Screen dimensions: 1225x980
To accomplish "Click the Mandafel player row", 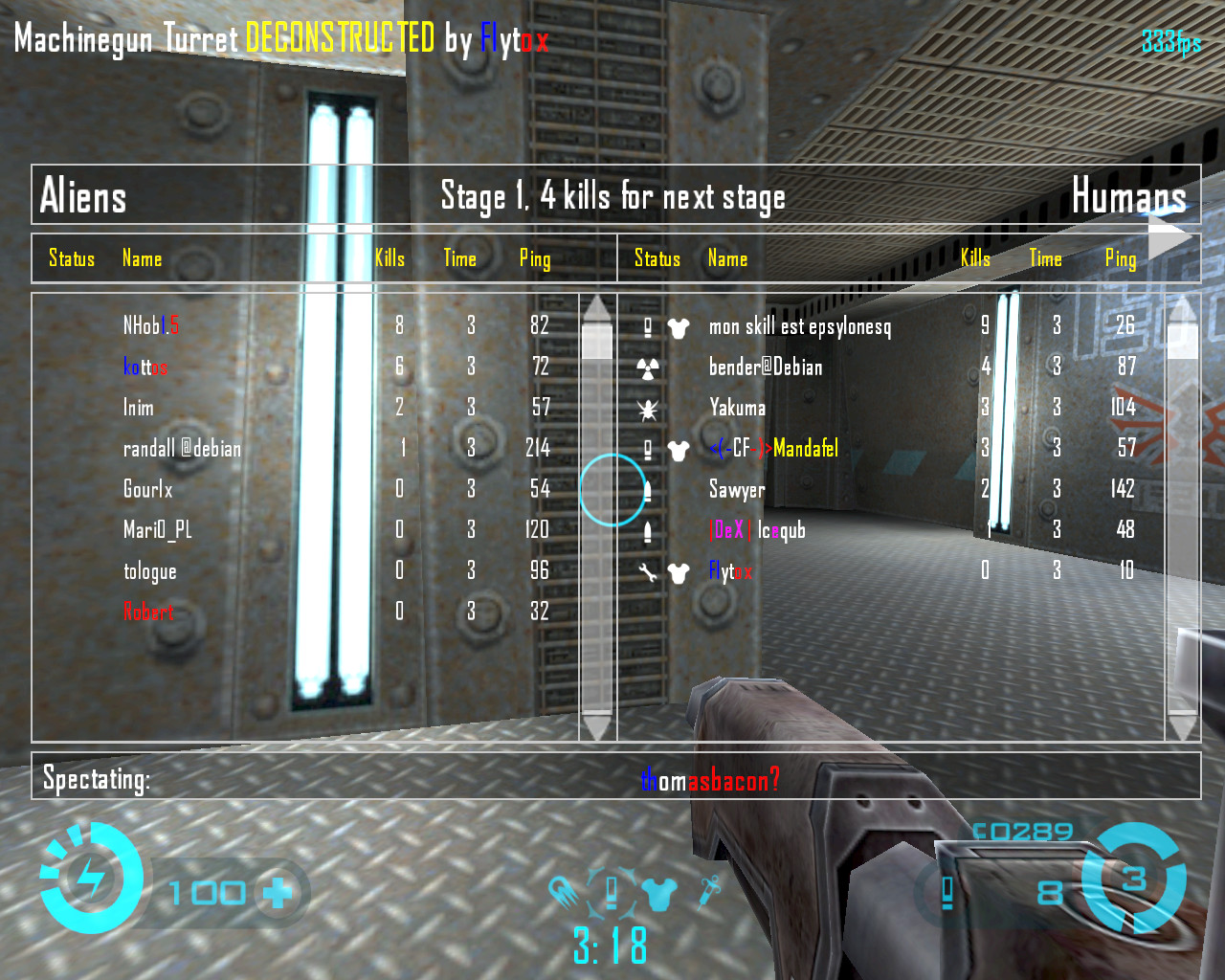I will pos(775,448).
